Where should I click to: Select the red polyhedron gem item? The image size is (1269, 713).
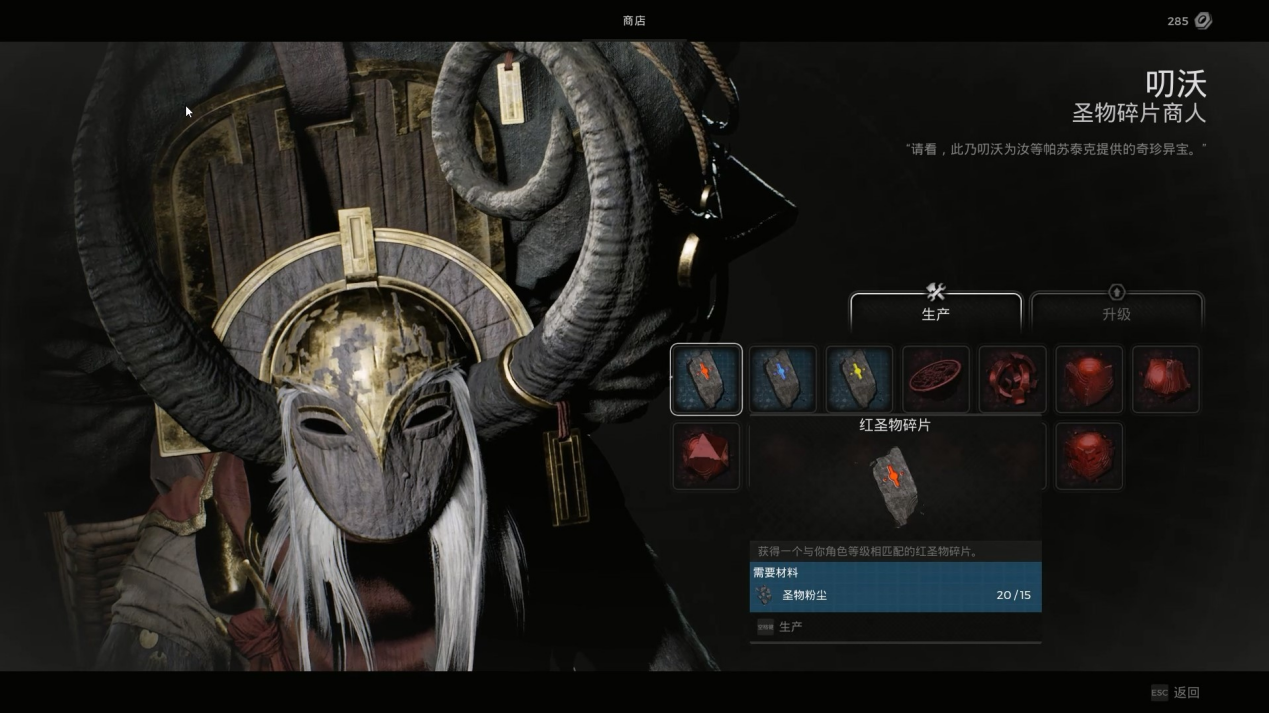pyautogui.click(x=706, y=456)
